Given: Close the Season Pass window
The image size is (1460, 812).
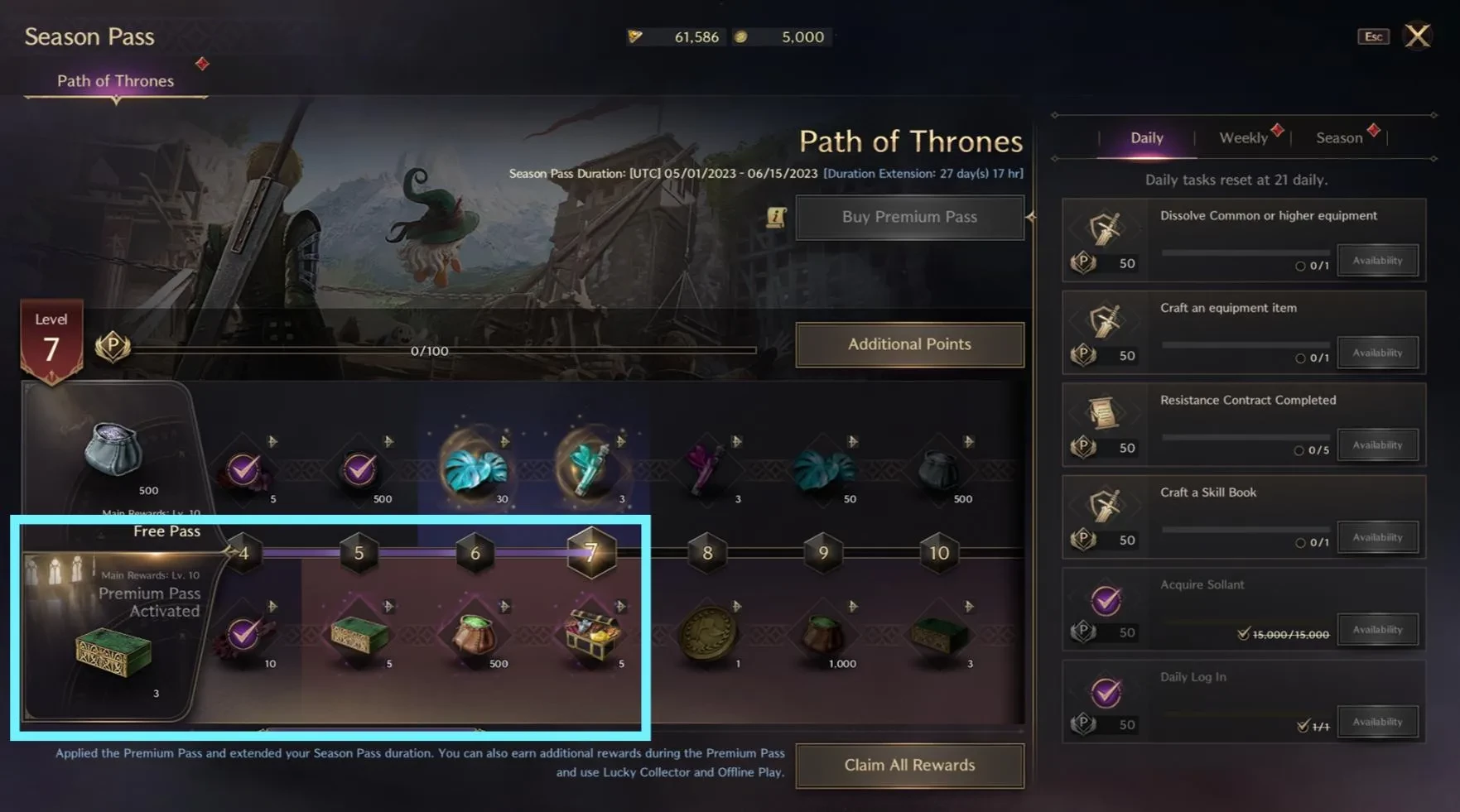Looking at the screenshot, I should 1417,36.
